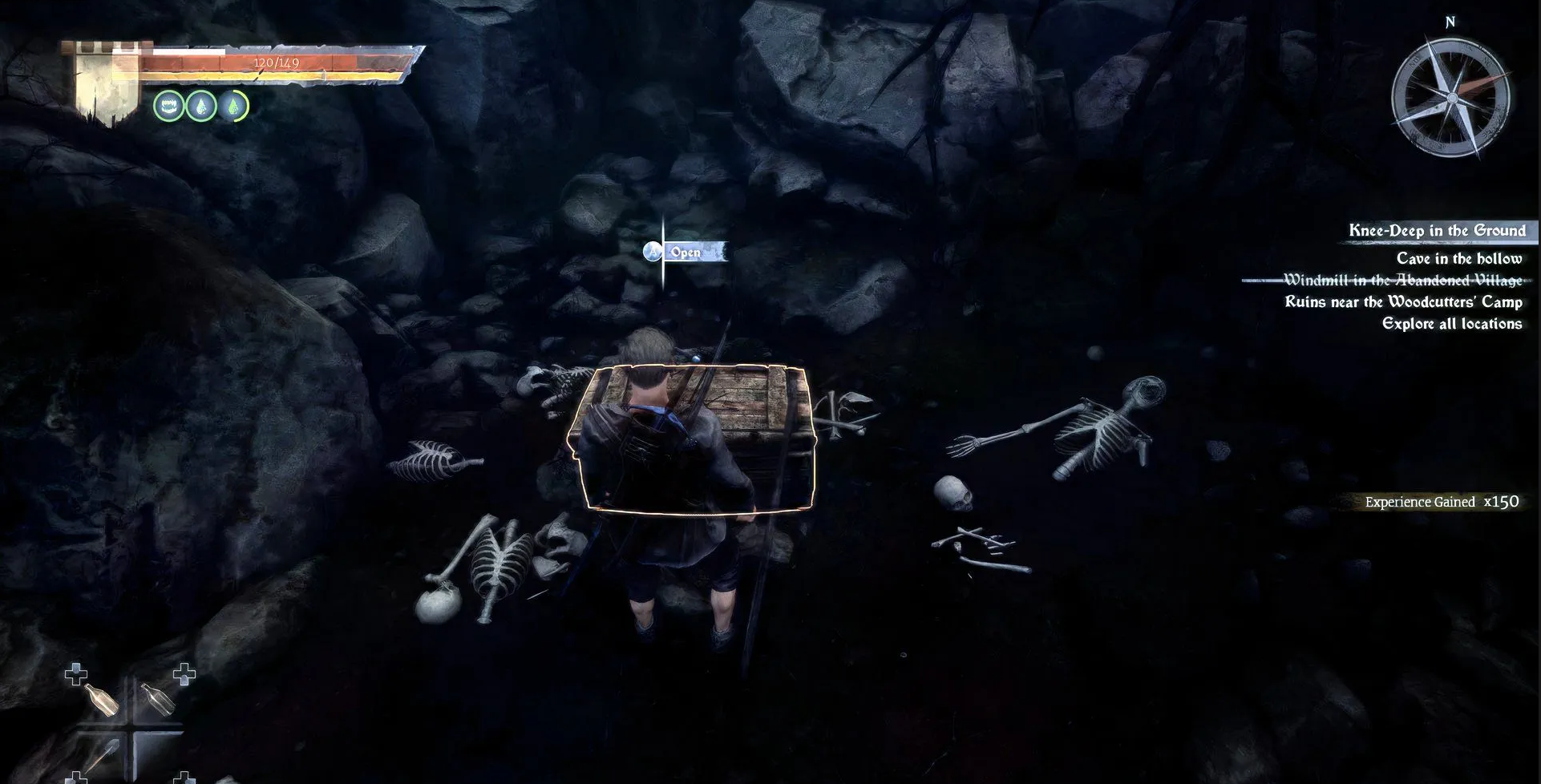This screenshot has height=784, width=1541.
Task: Inspect the blue droplet status effect icon
Action: pyautogui.click(x=201, y=106)
